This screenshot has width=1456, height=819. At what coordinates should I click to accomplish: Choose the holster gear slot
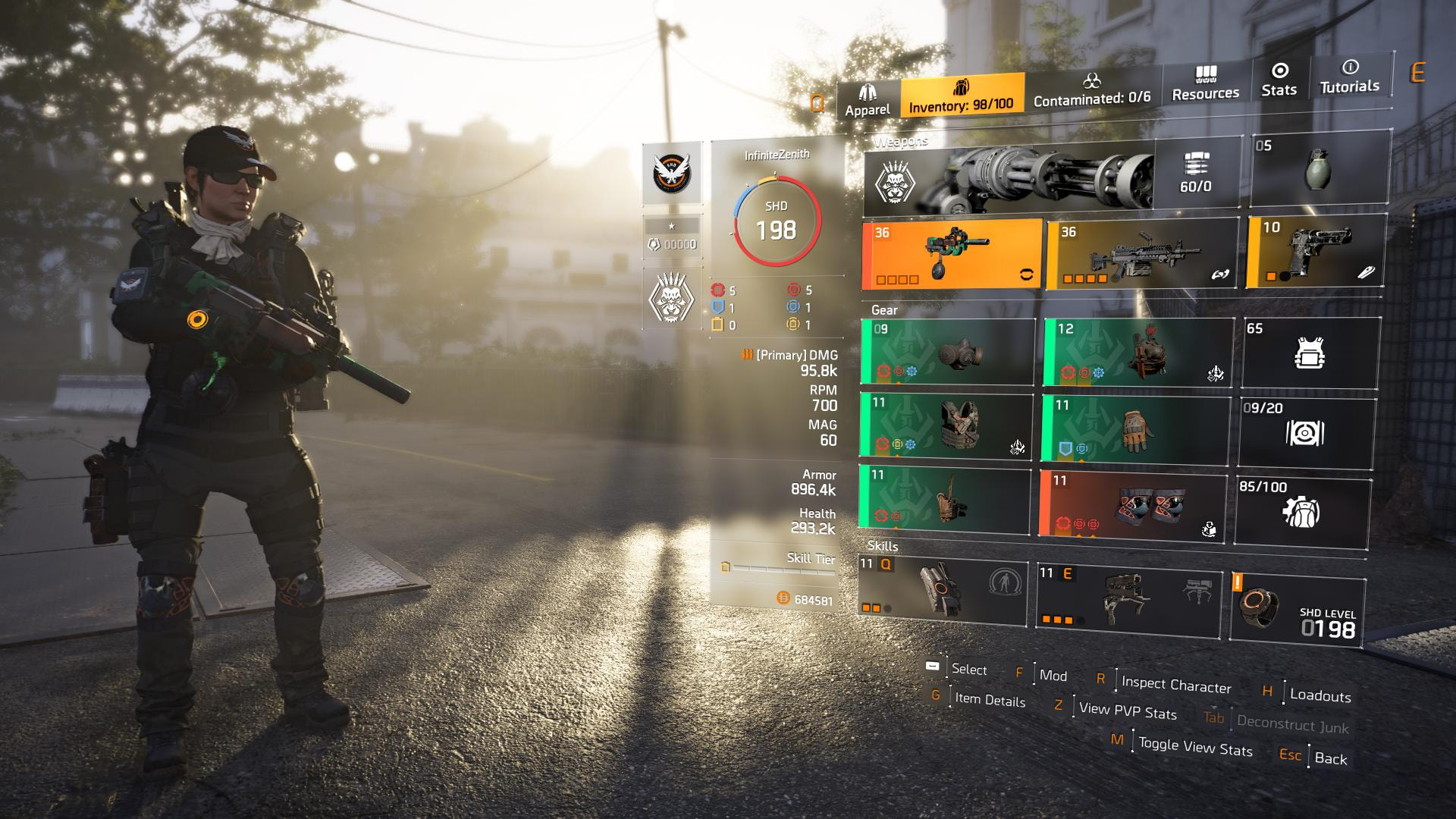tap(945, 497)
